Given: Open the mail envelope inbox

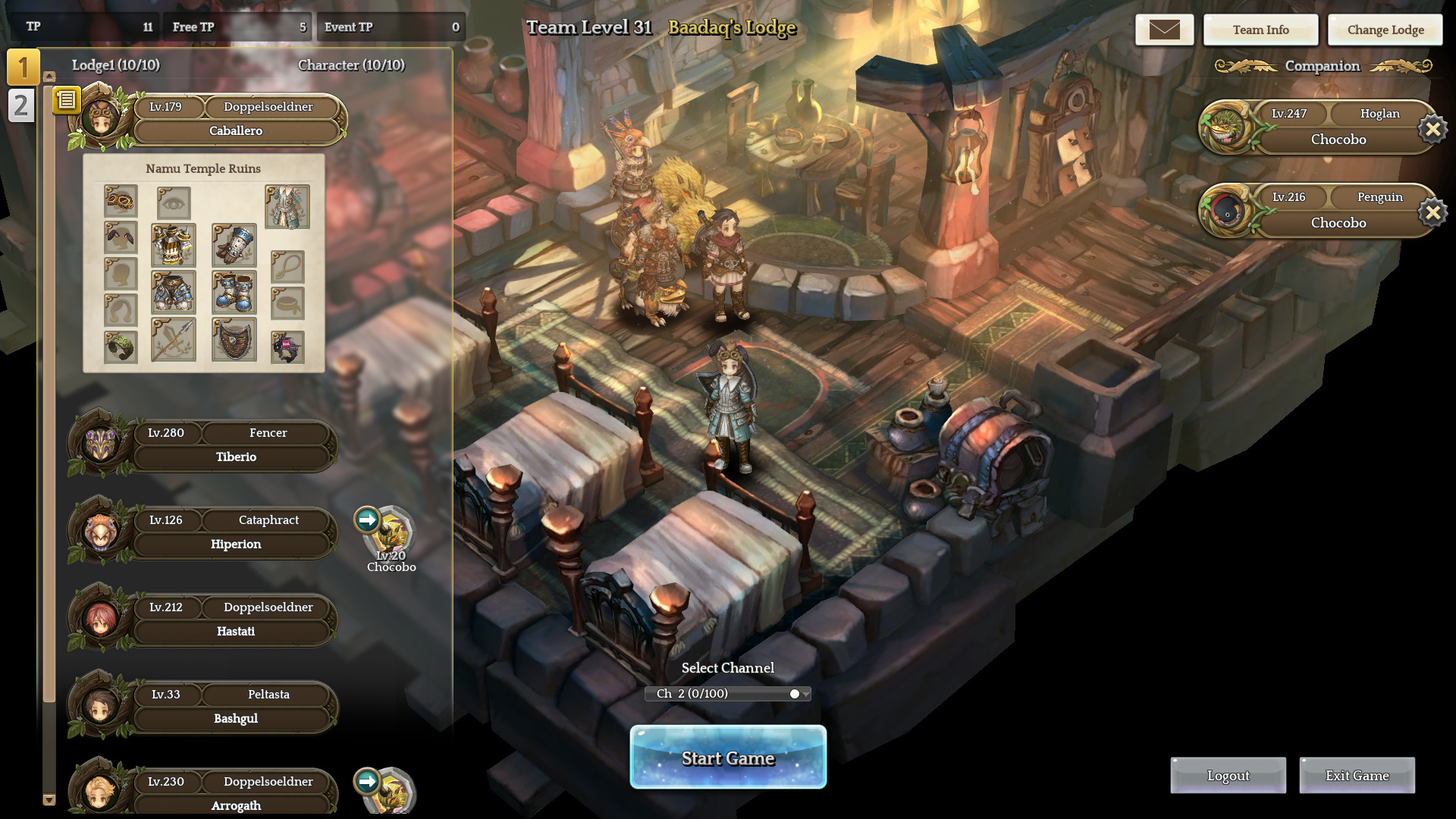Looking at the screenshot, I should coord(1164,30).
